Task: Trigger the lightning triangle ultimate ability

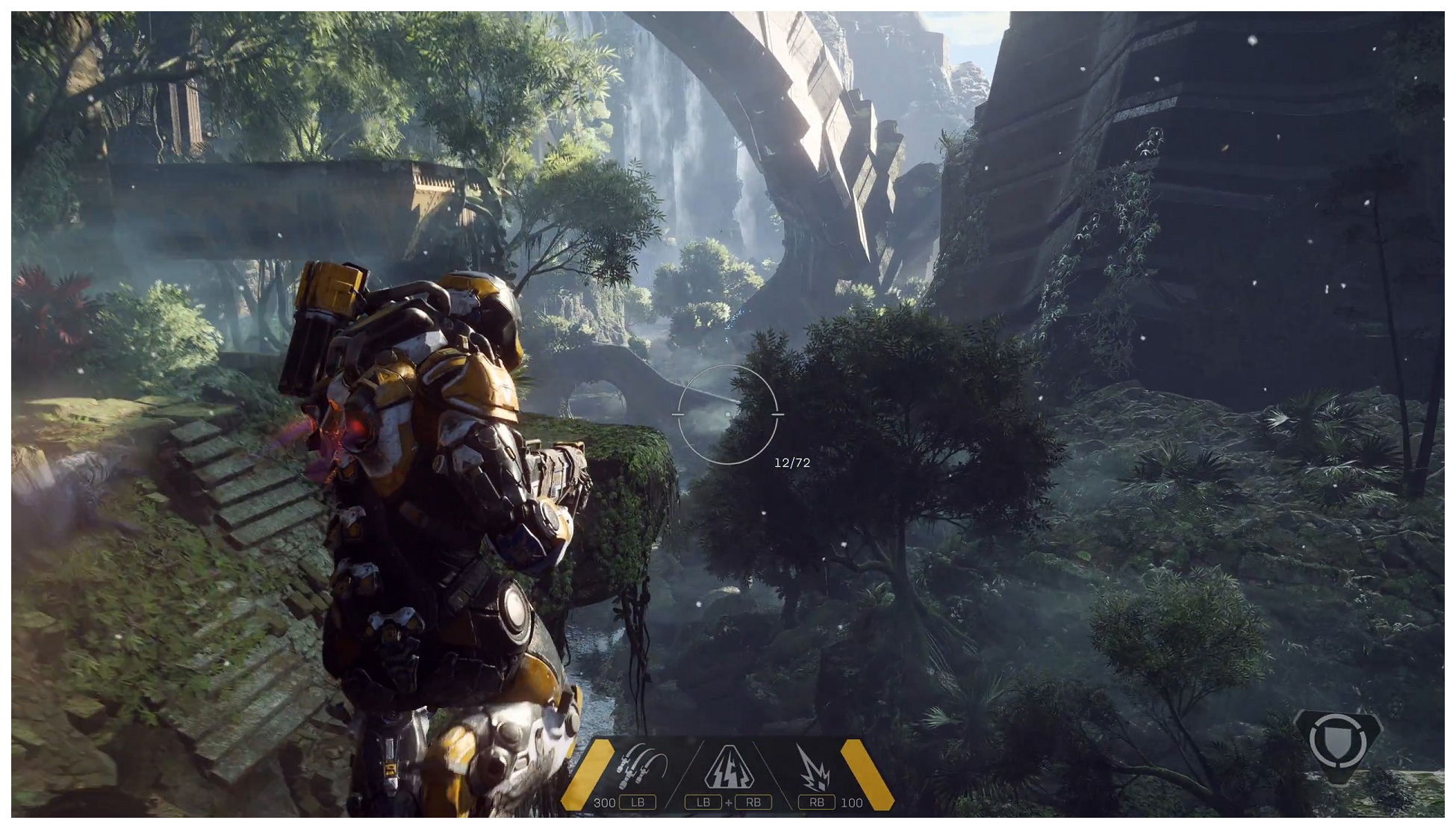Action: (728, 768)
